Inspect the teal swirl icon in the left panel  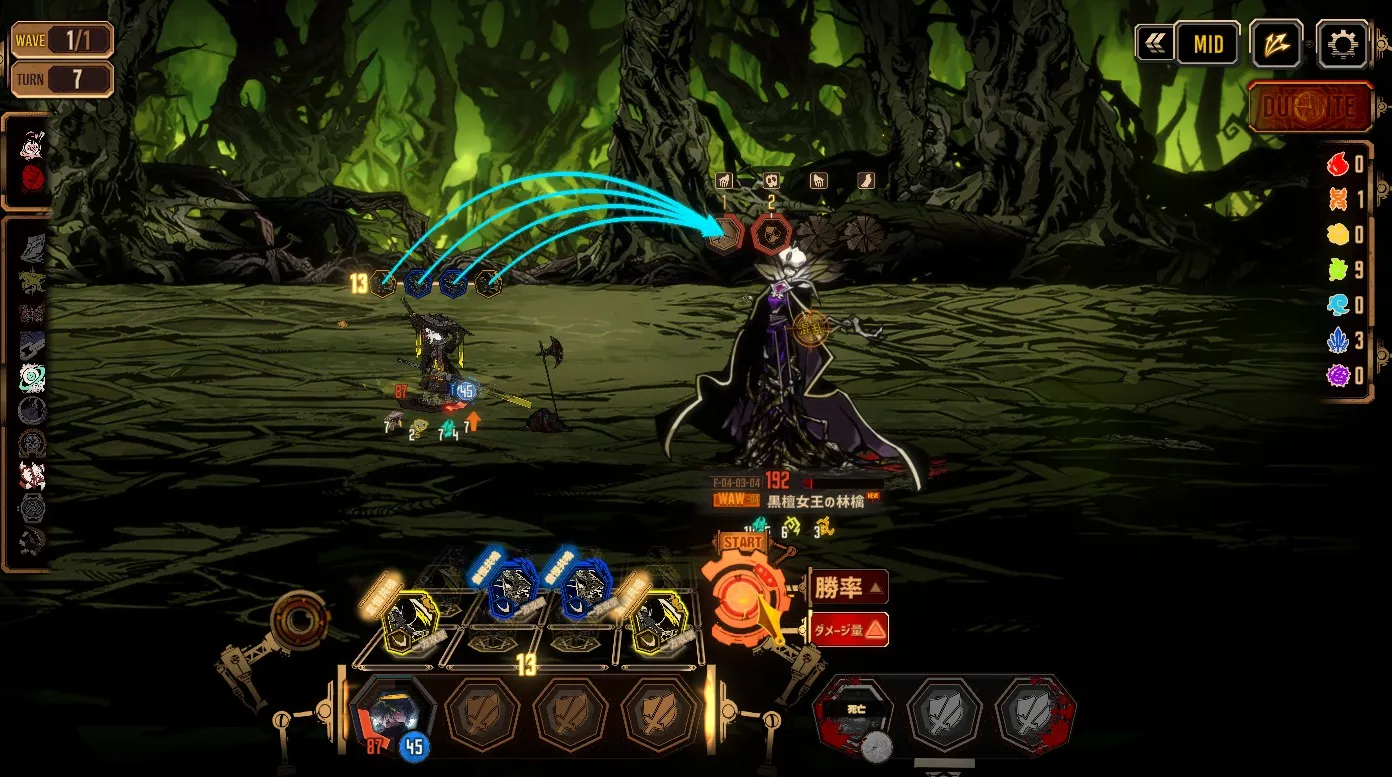pyautogui.click(x=32, y=377)
